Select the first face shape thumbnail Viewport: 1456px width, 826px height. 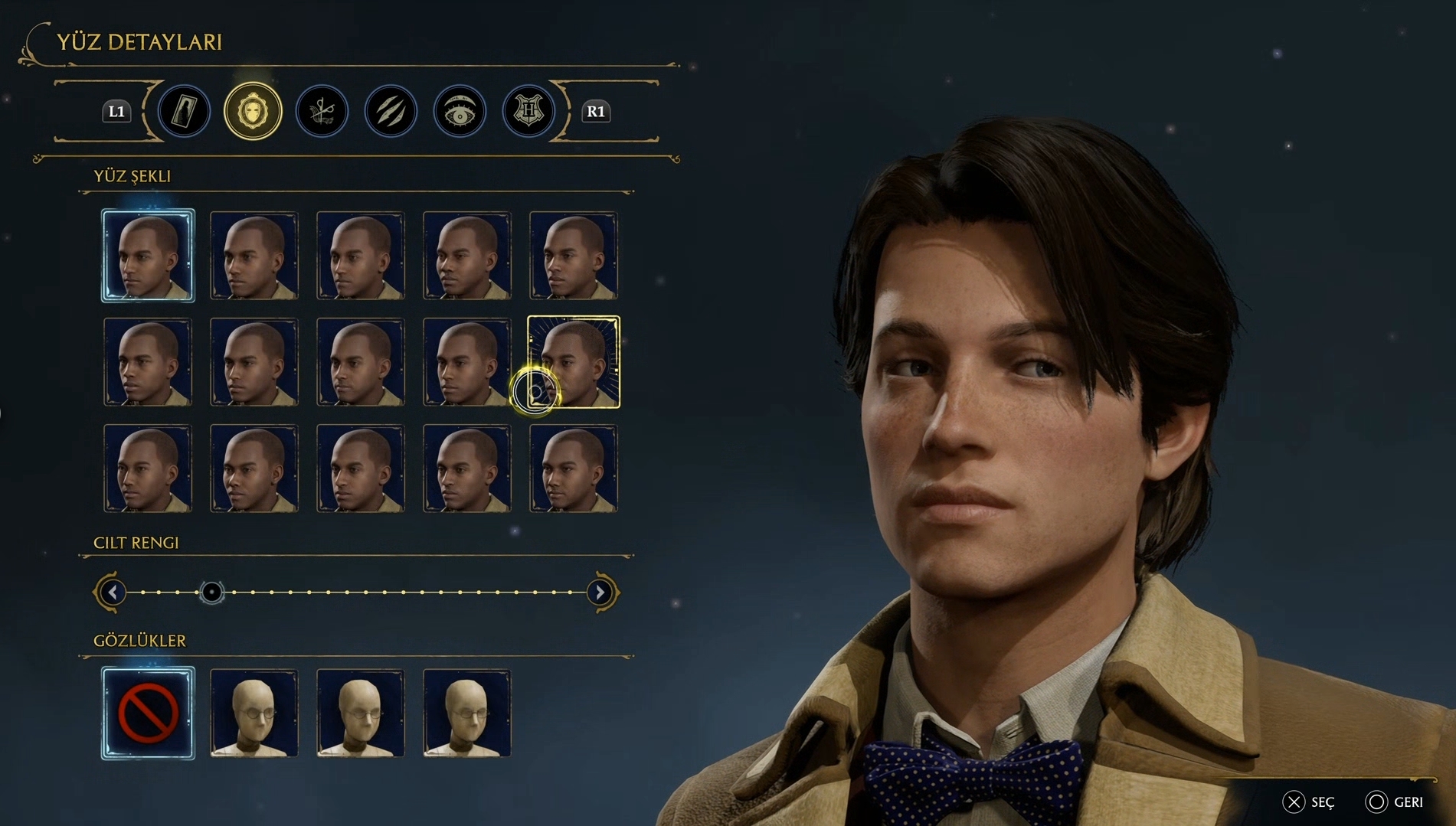click(x=148, y=256)
